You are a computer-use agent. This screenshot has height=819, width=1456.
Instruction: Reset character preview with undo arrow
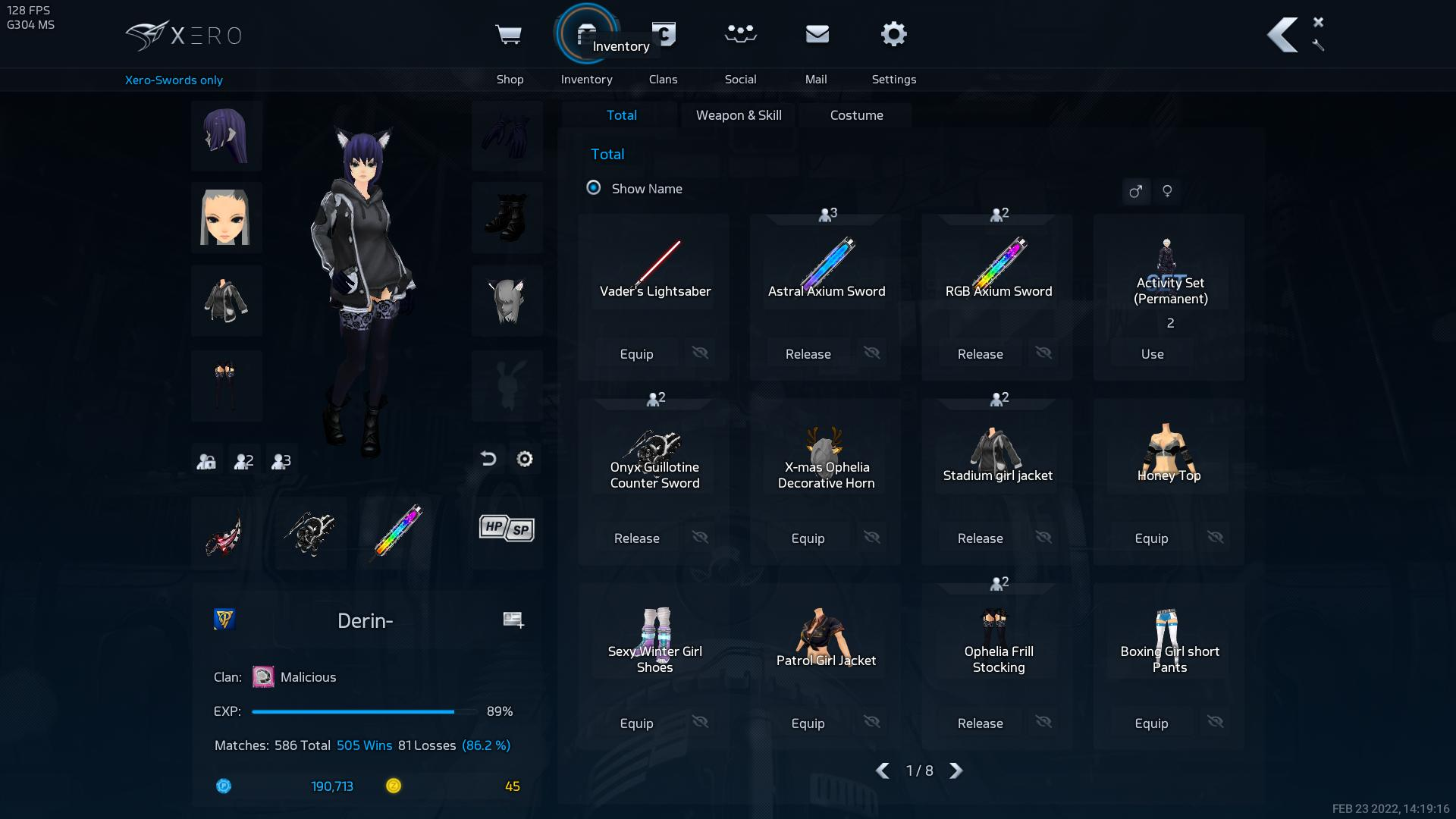click(x=488, y=459)
